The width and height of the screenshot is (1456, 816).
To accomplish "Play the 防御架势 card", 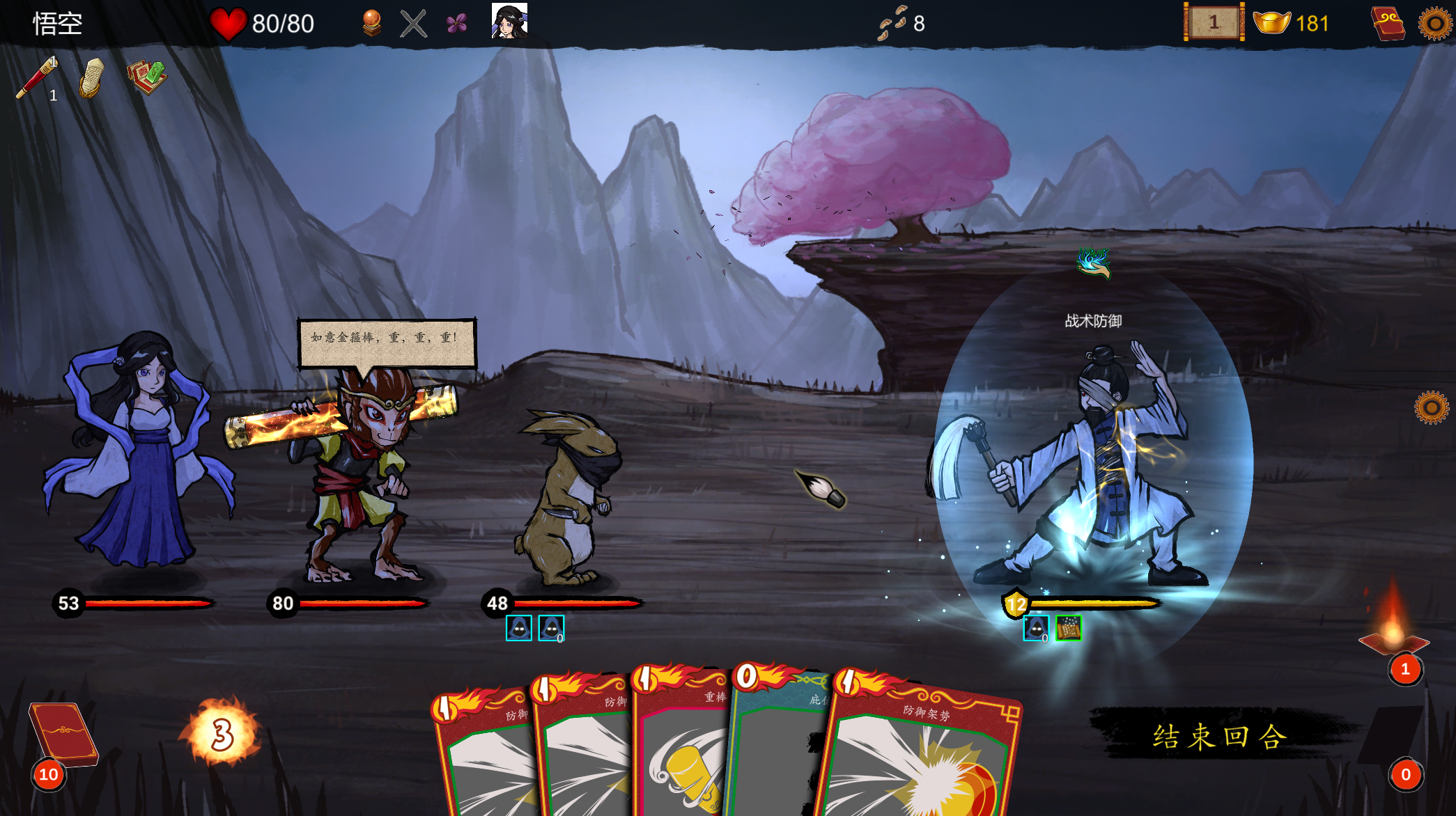I will tap(920, 752).
